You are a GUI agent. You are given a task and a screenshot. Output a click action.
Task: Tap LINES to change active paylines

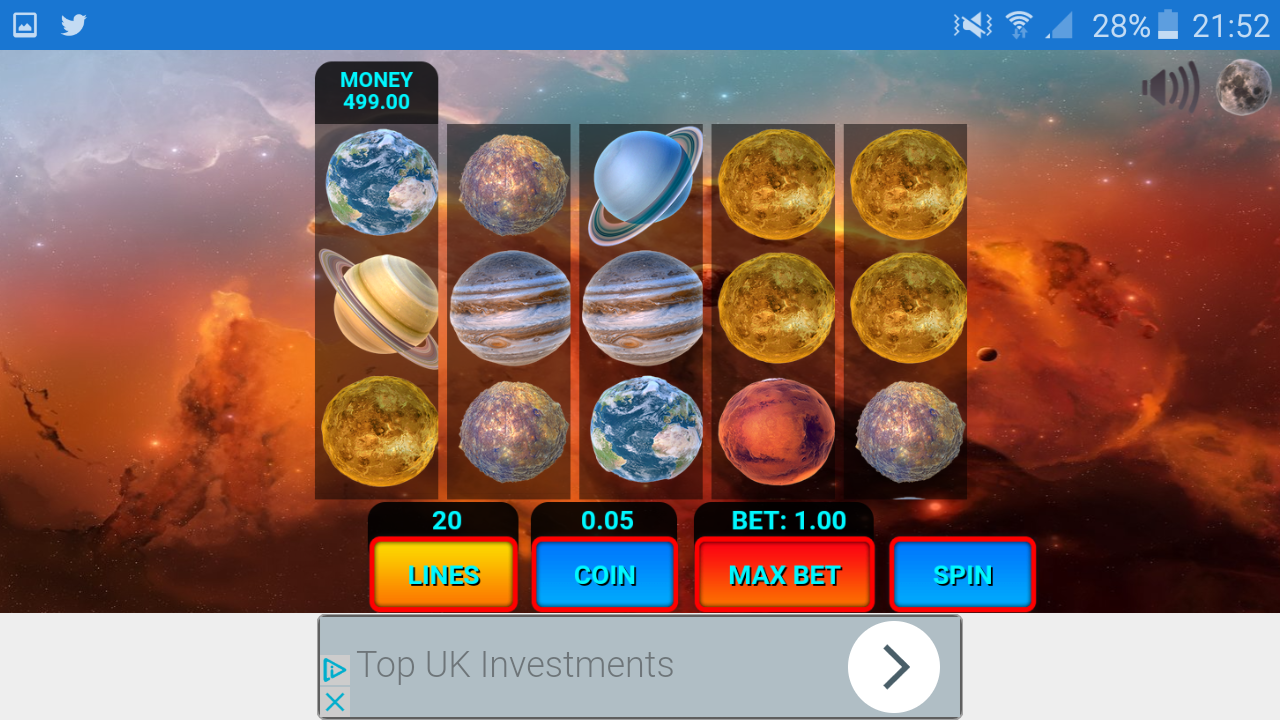442,574
